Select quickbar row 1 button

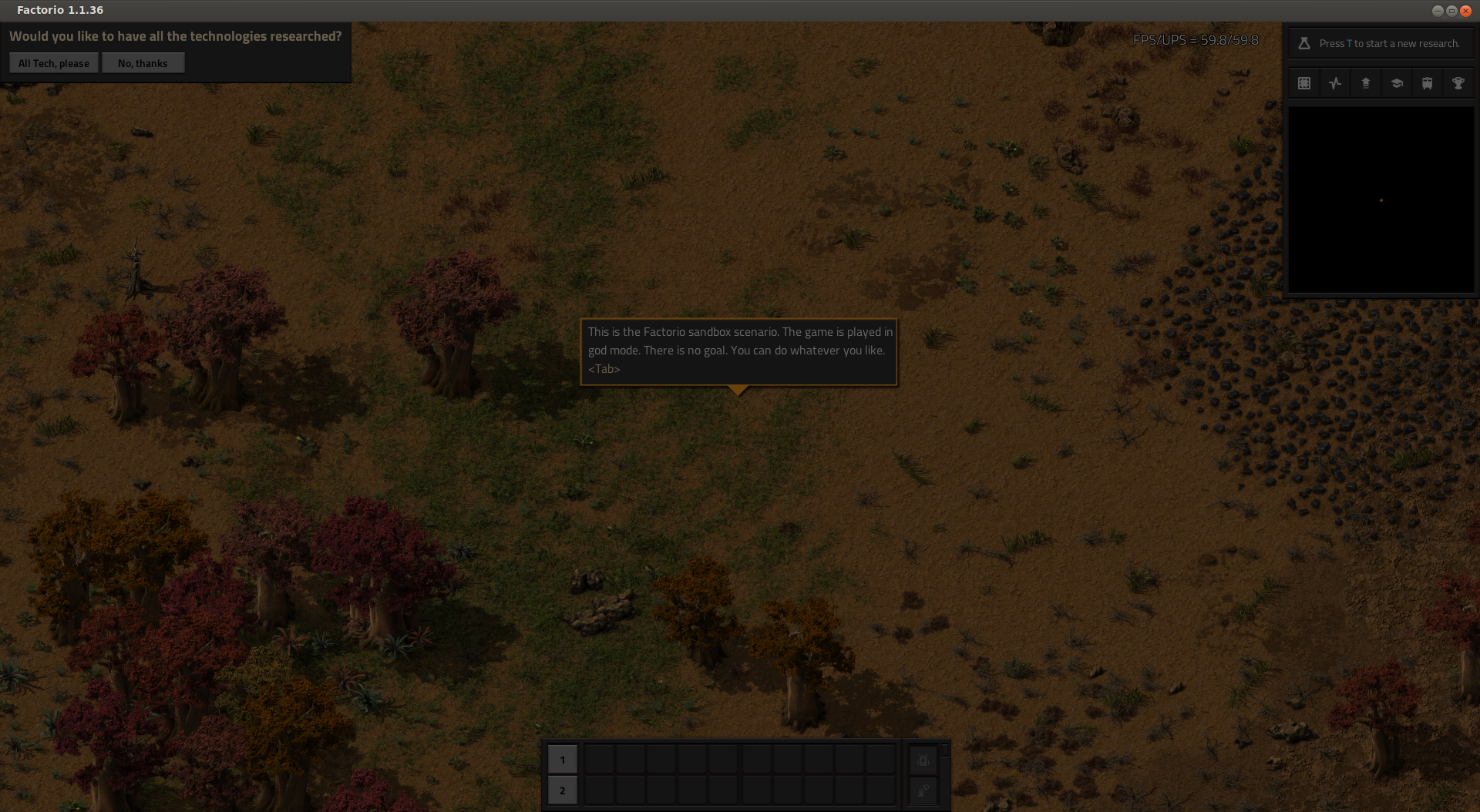click(562, 760)
